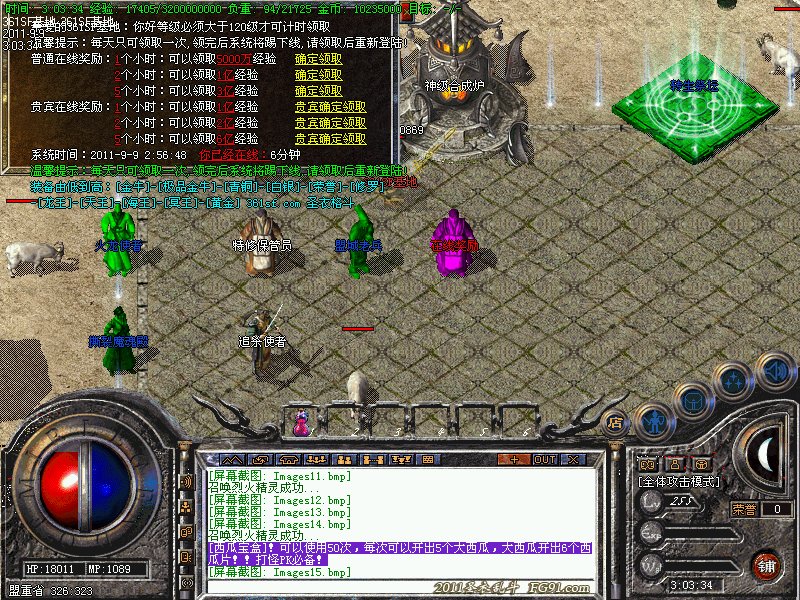Select the purple 西瓜宝盒 chat message
This screenshot has height=600, width=800.
(400, 554)
